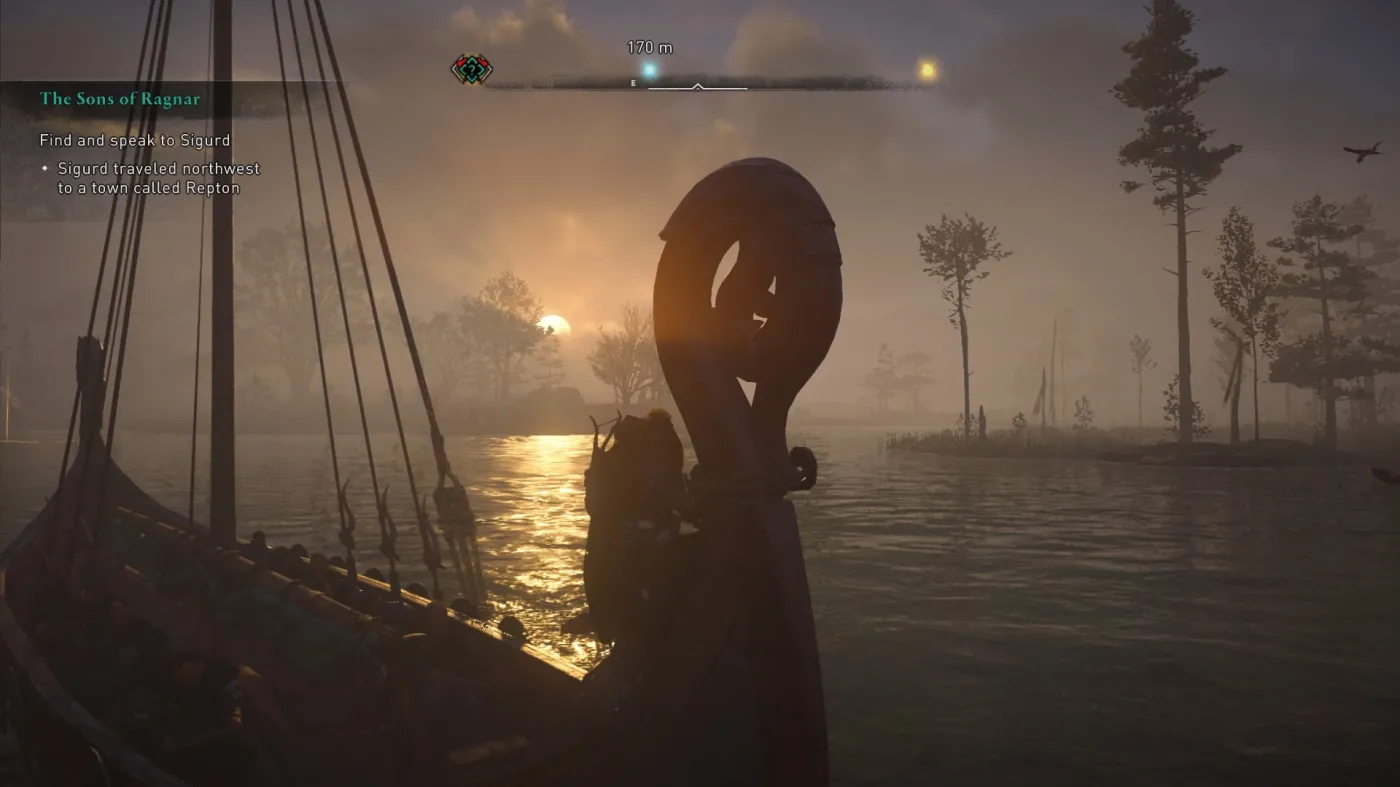Click the bullet point beside the Sigurd hint
The image size is (1400, 787).
(x=44, y=169)
